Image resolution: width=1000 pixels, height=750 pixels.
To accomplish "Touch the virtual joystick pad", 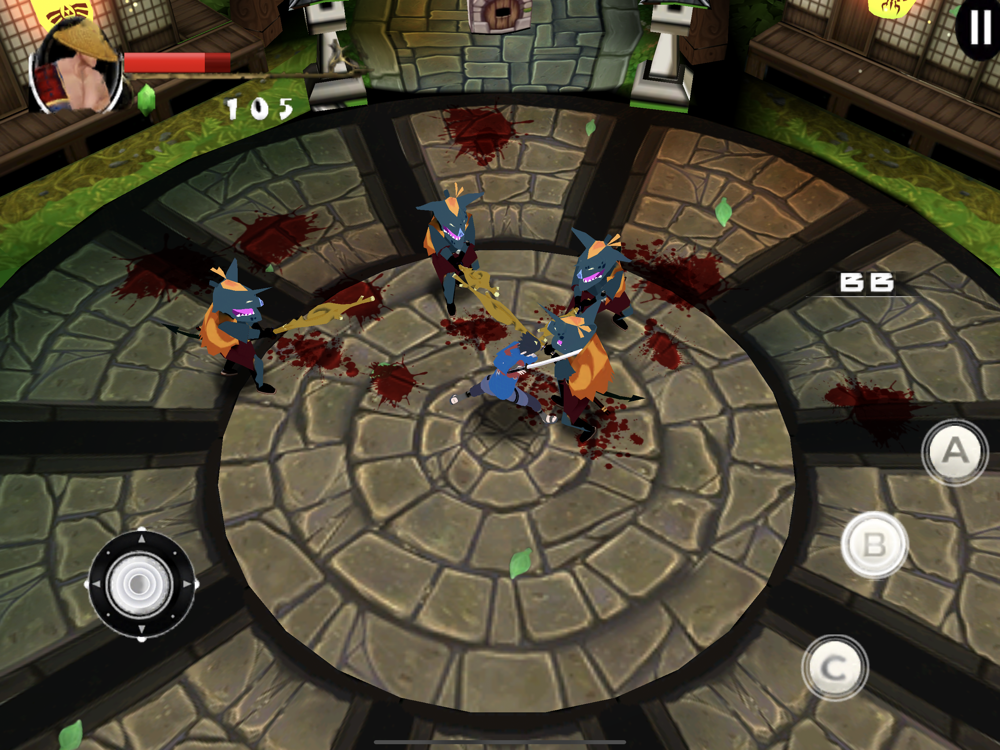I will pos(142,584).
